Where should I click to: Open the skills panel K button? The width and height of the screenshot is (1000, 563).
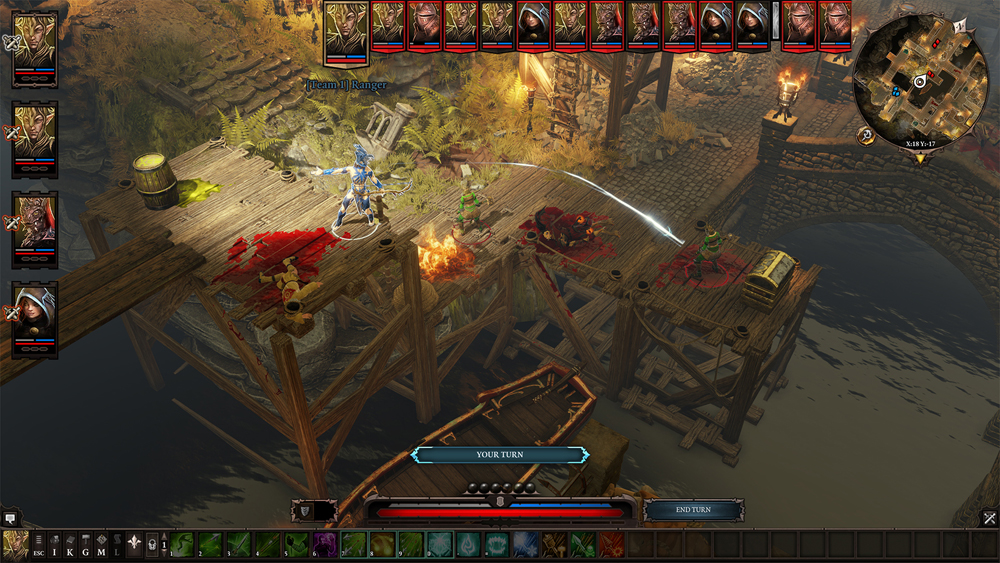(x=70, y=544)
